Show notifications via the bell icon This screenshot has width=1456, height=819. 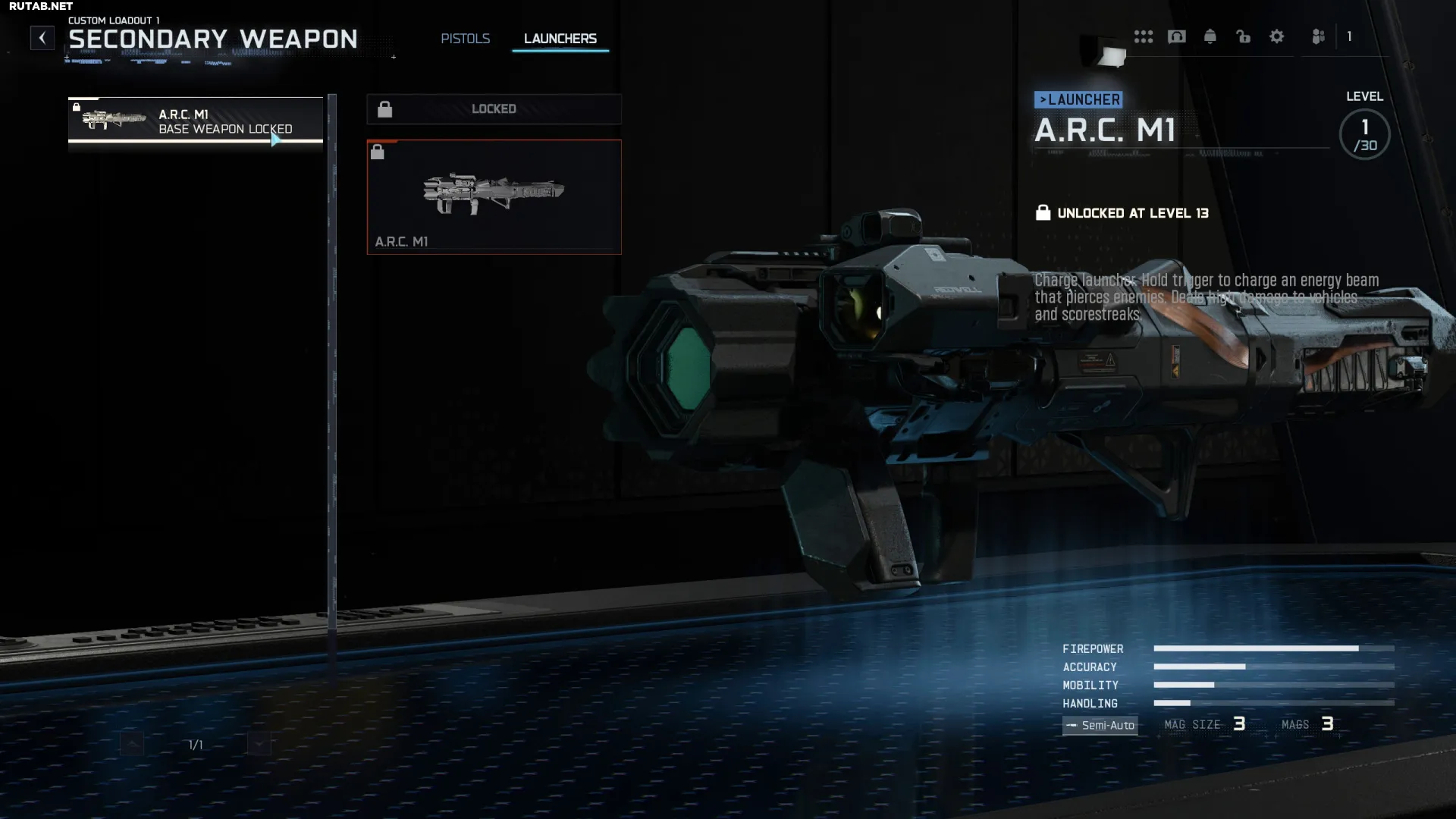(x=1210, y=36)
